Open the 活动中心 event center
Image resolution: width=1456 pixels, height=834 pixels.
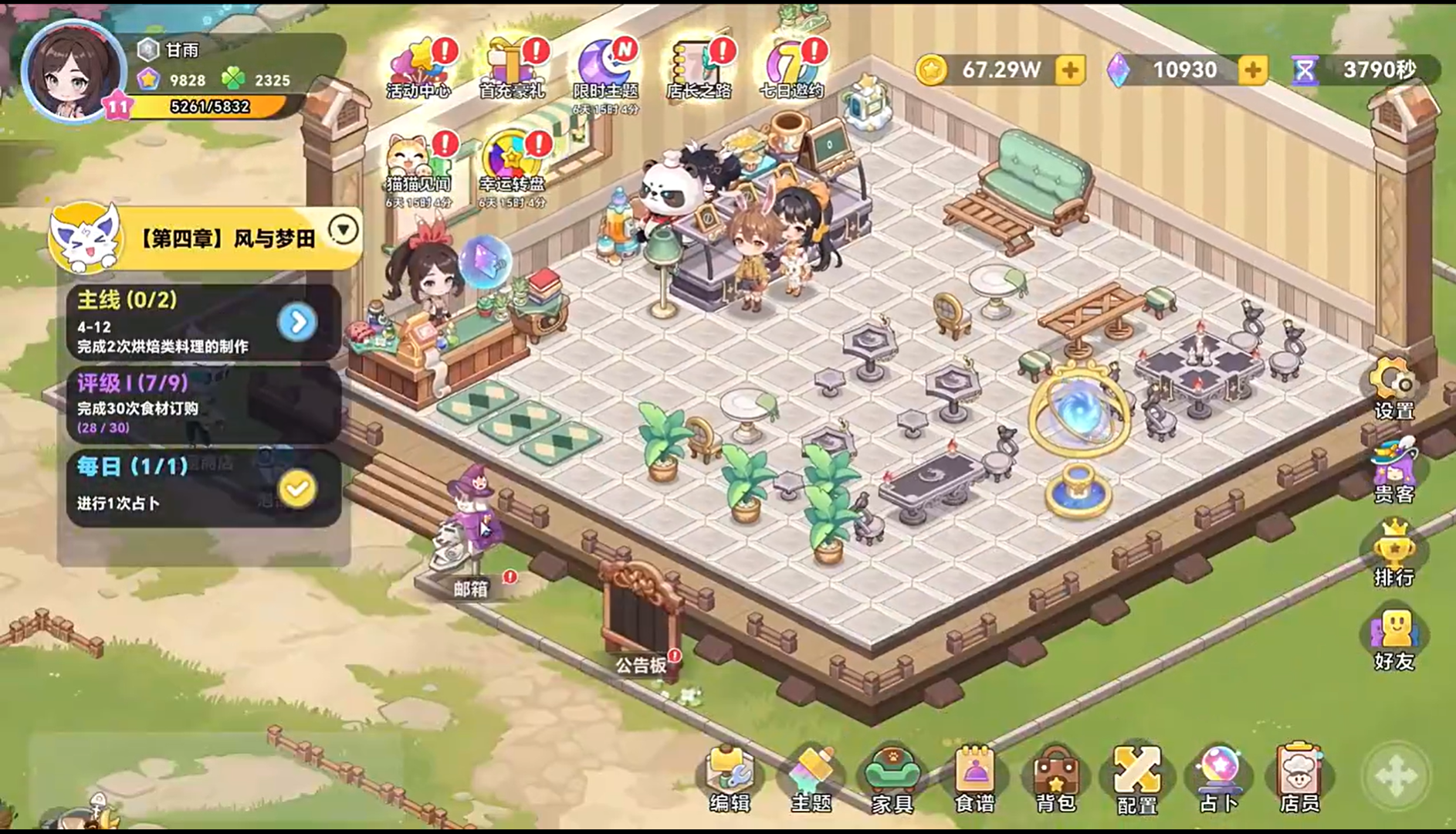[x=418, y=68]
